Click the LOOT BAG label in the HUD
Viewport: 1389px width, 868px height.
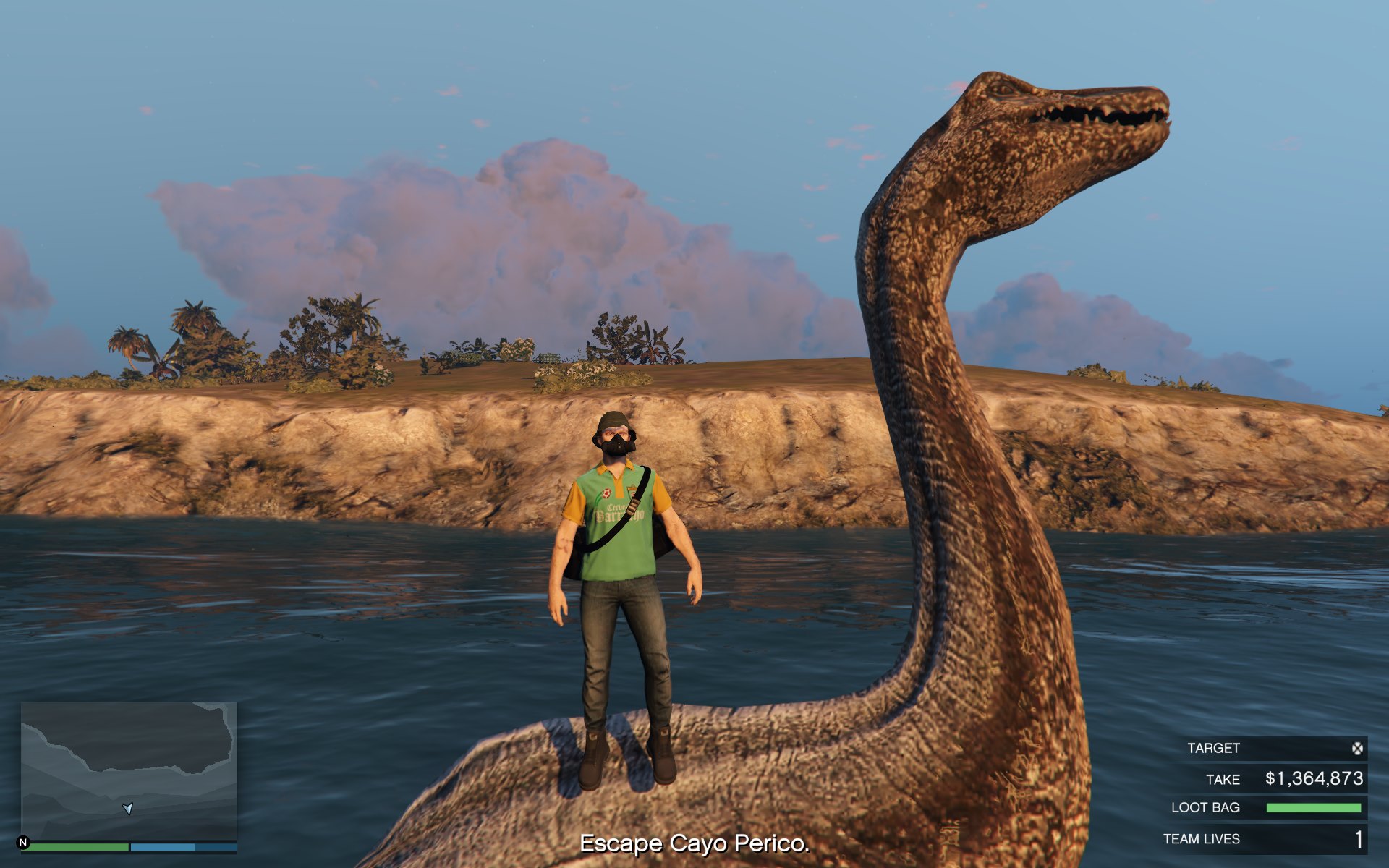(x=1206, y=808)
